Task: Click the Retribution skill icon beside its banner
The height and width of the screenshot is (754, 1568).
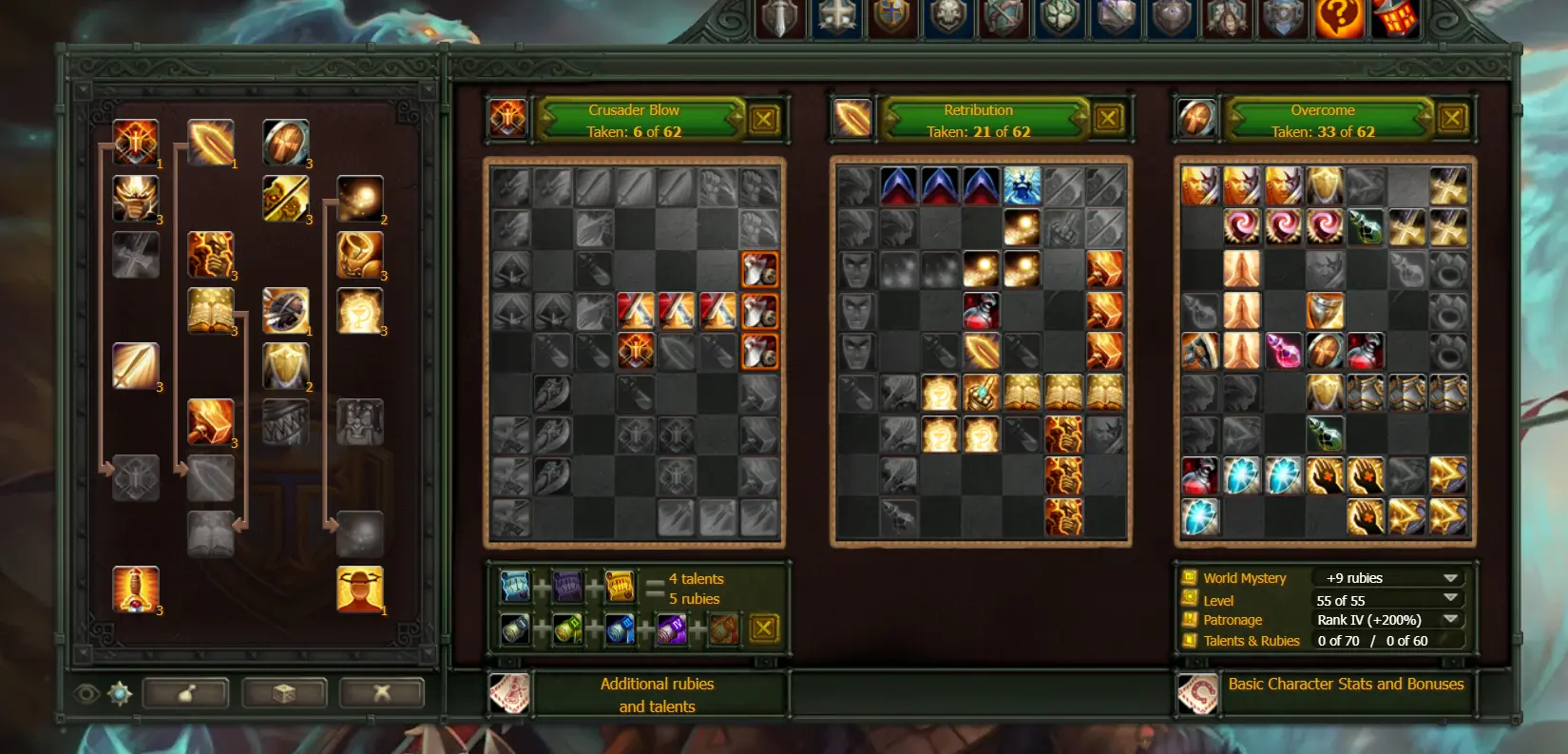Action: point(852,118)
